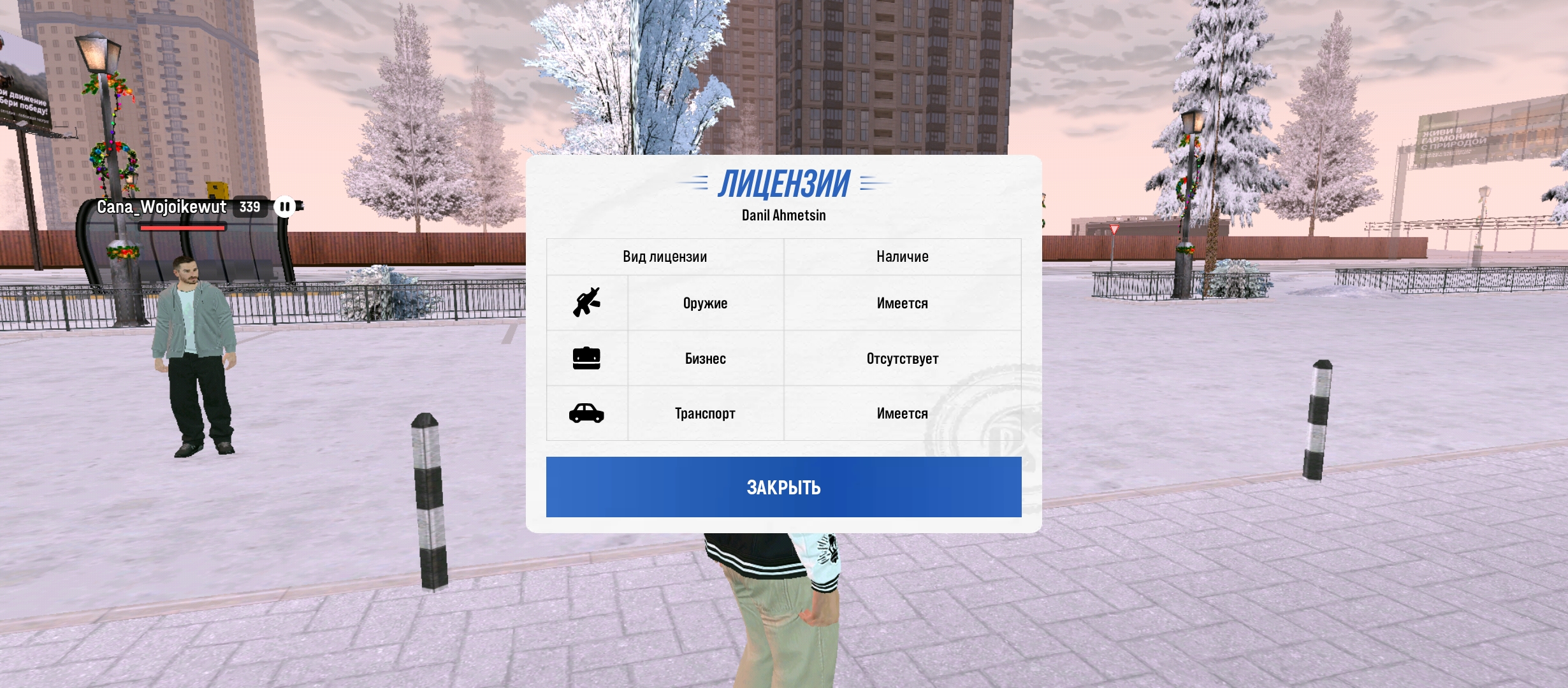The width and height of the screenshot is (1568, 688).
Task: Expand the Бизнес license row
Action: pos(704,358)
